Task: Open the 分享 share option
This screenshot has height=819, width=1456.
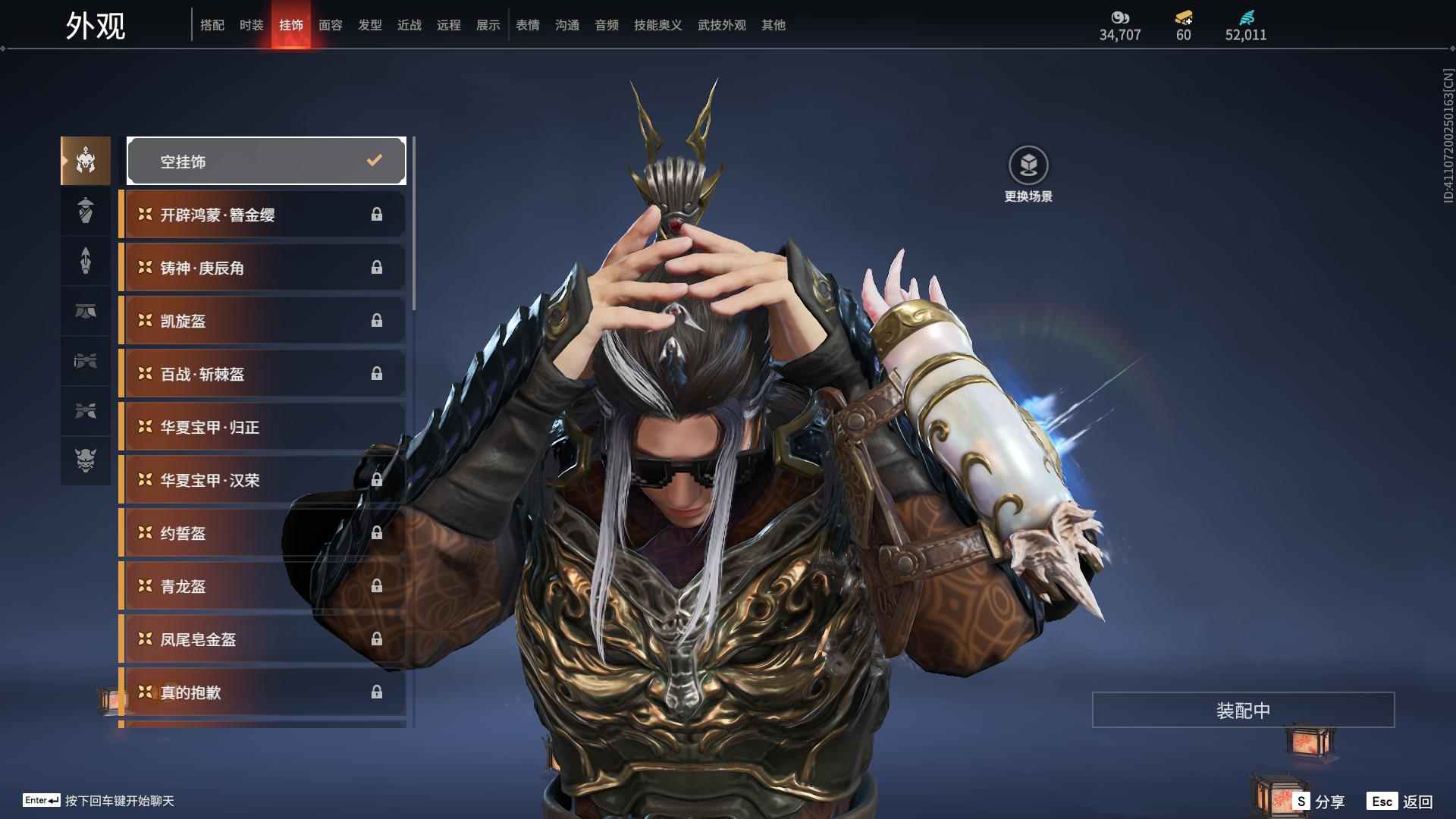Action: click(1320, 802)
